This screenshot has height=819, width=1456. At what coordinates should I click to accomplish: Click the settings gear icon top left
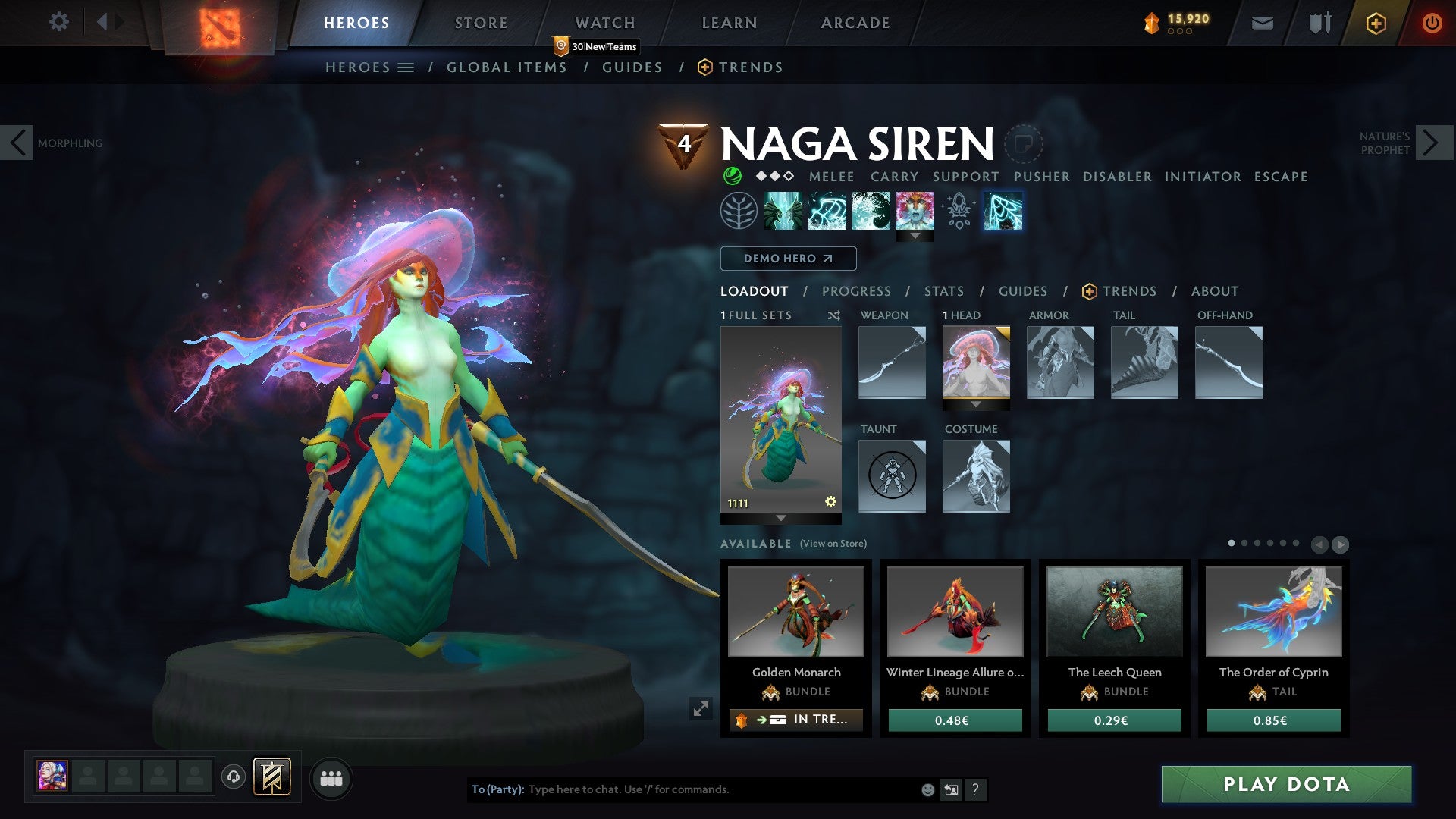tap(58, 22)
